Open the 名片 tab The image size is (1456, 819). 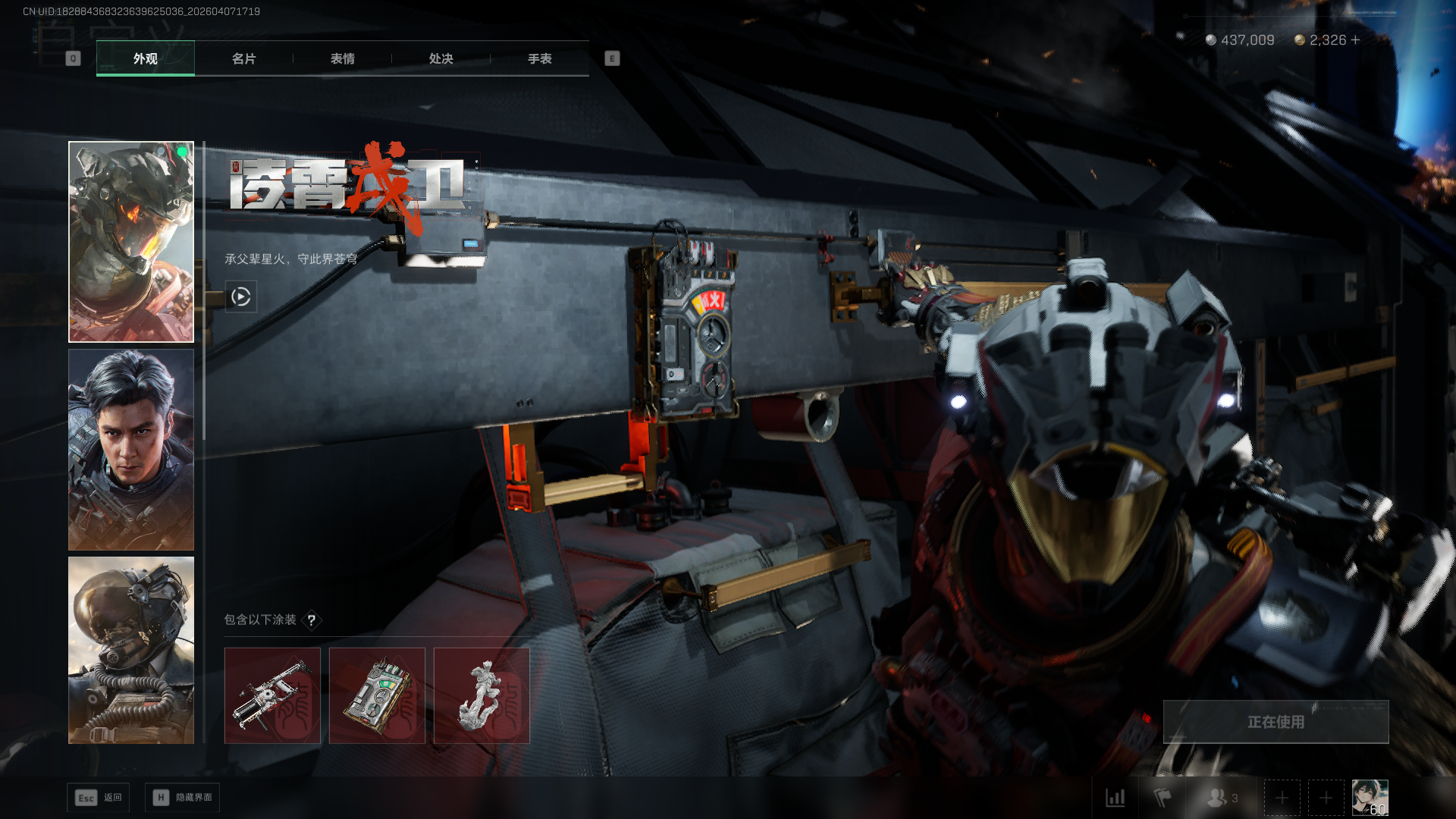pos(243,58)
